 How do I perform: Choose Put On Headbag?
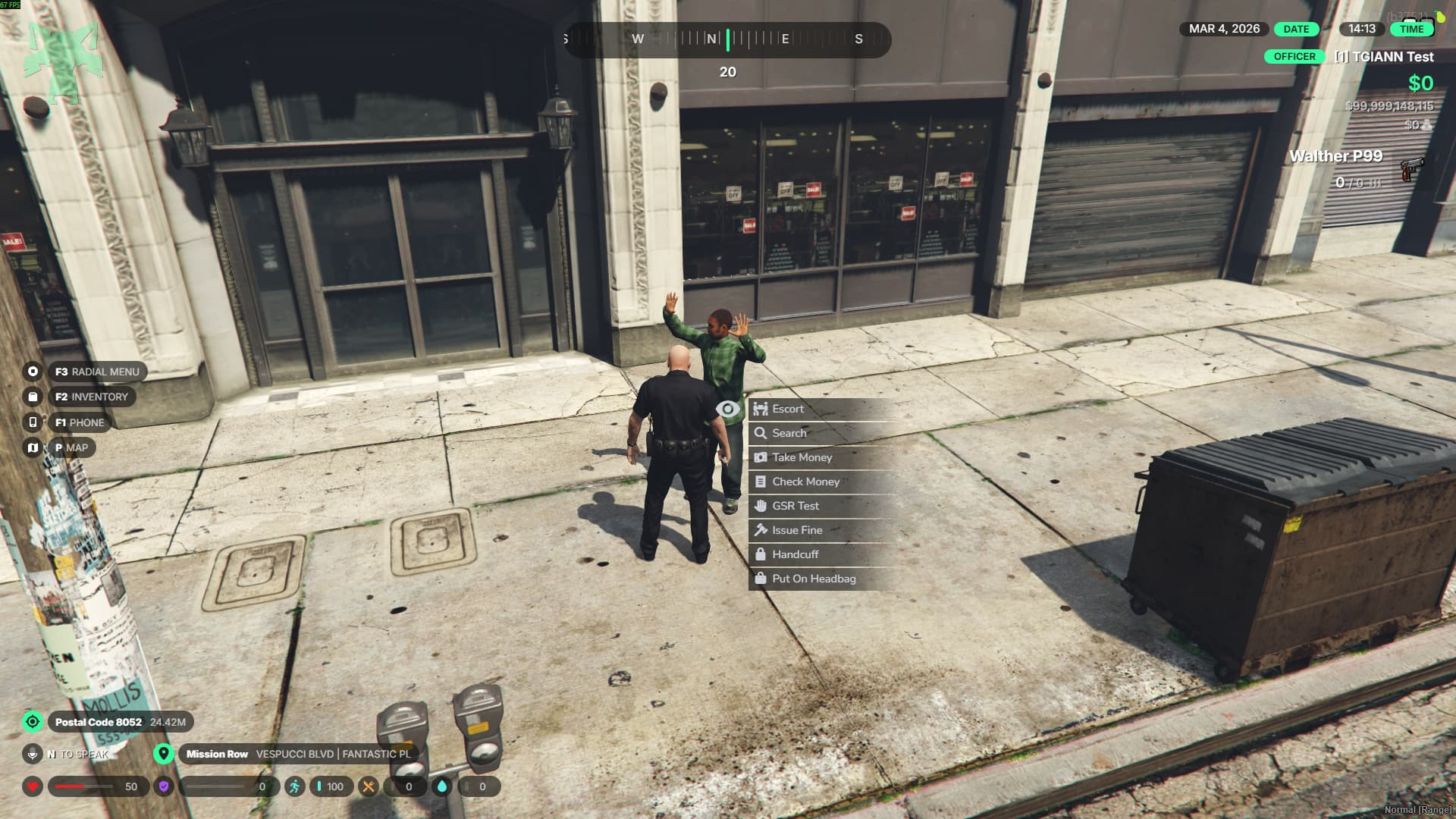click(x=813, y=579)
